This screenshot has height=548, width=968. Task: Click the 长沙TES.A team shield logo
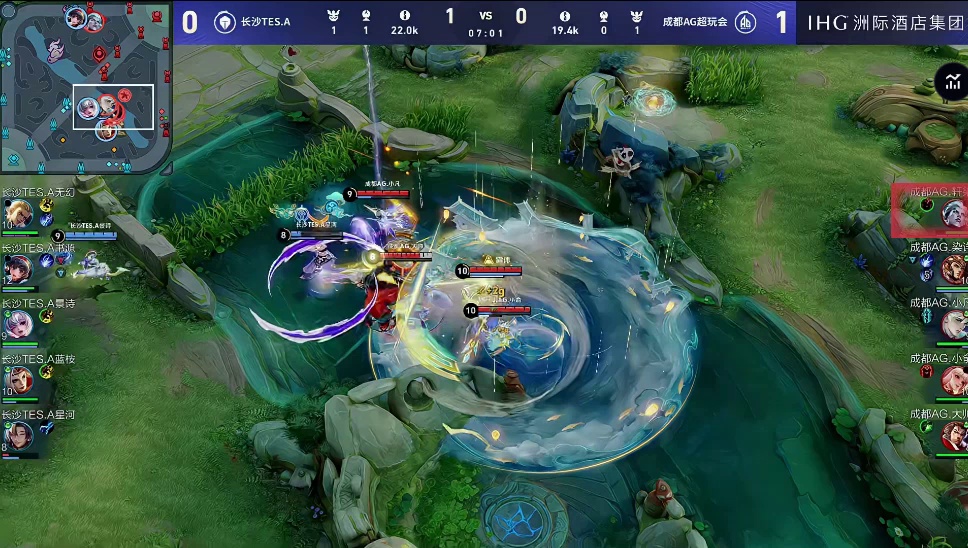(225, 22)
